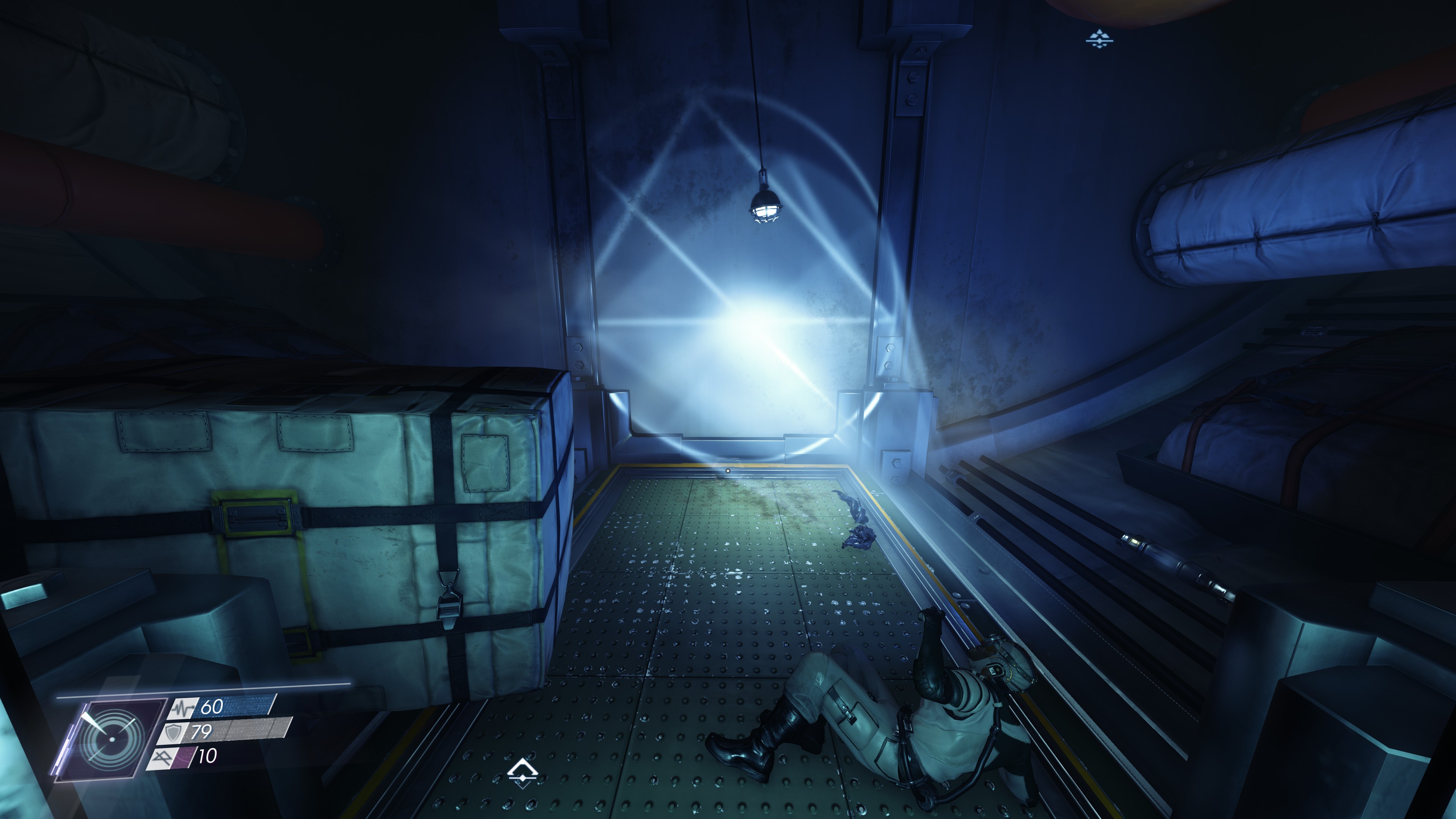This screenshot has height=819, width=1456.
Task: Click the center dot of the radar display
Action: coord(111,739)
